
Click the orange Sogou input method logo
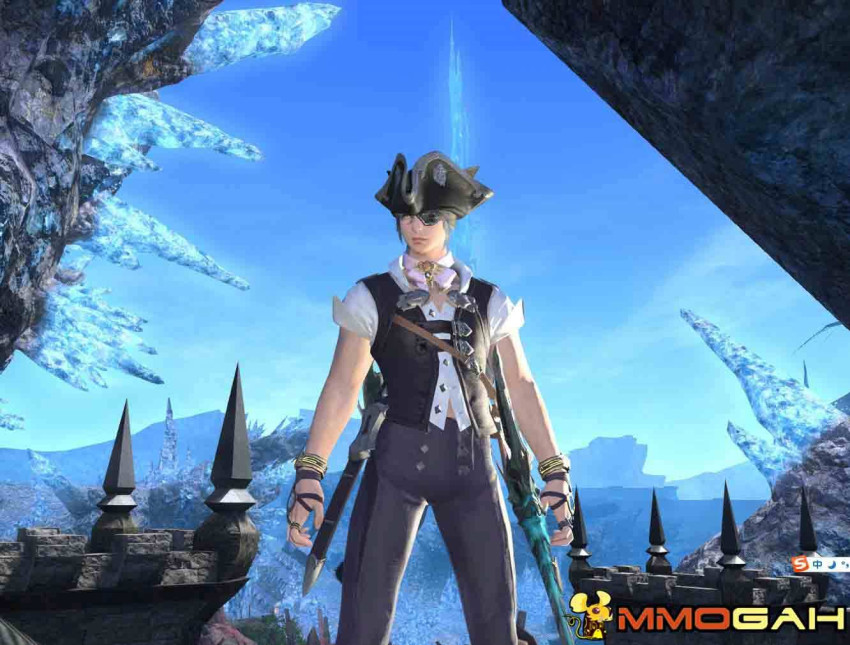[x=799, y=564]
